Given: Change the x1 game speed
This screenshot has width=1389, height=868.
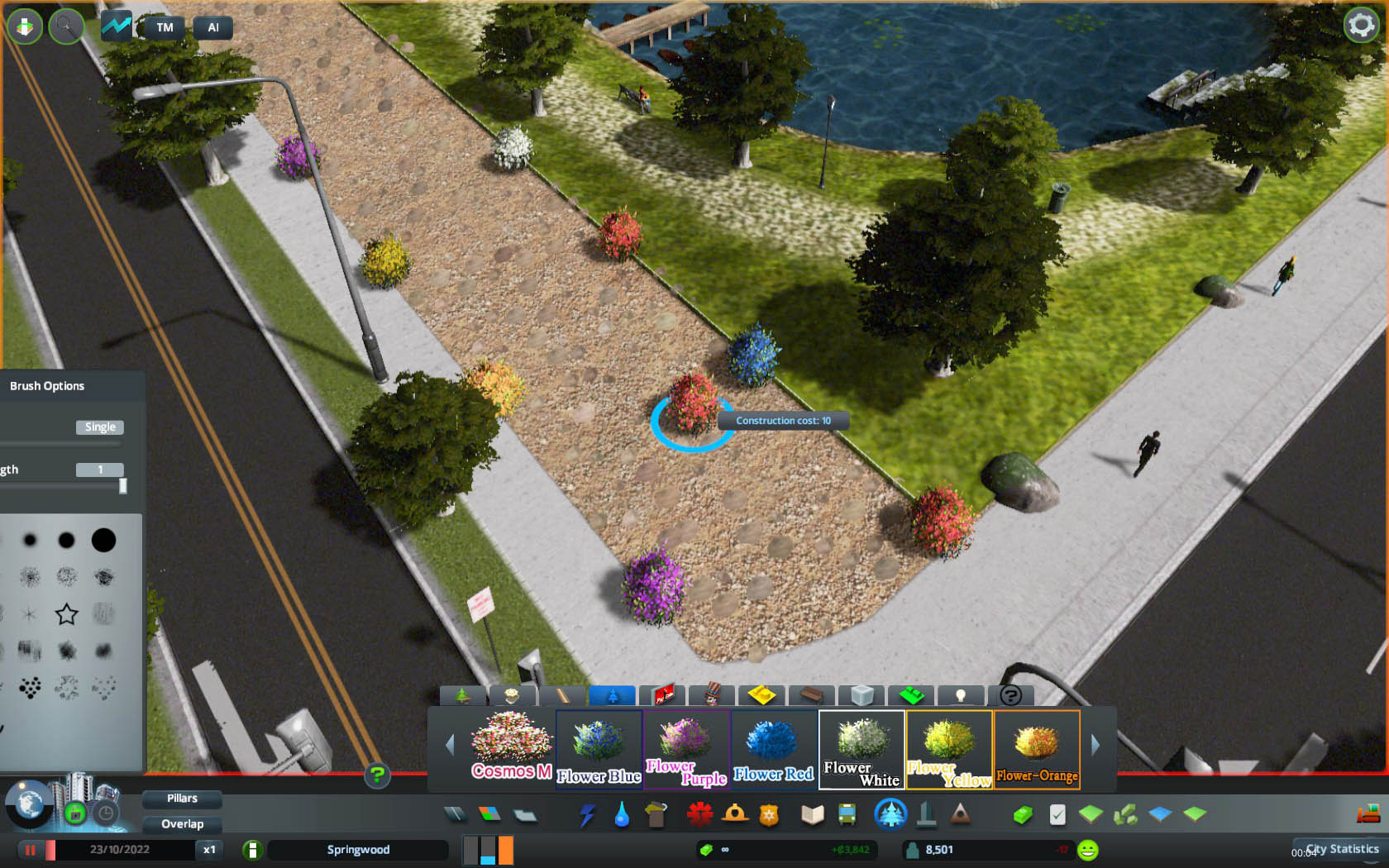Looking at the screenshot, I should coord(209,850).
